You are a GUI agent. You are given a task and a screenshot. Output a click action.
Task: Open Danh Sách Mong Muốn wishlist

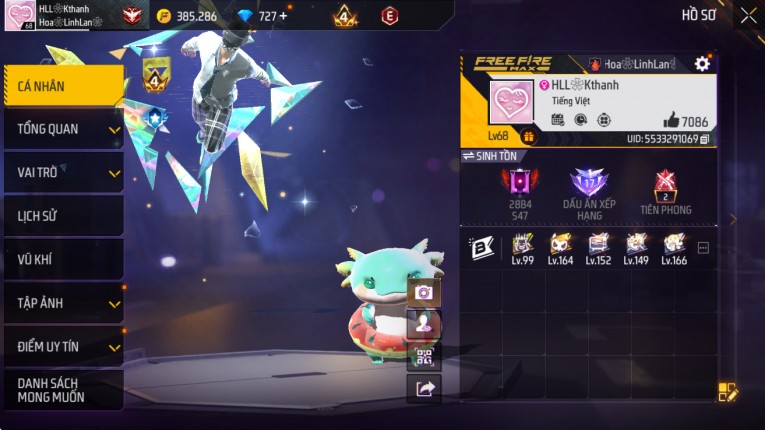pos(62,390)
